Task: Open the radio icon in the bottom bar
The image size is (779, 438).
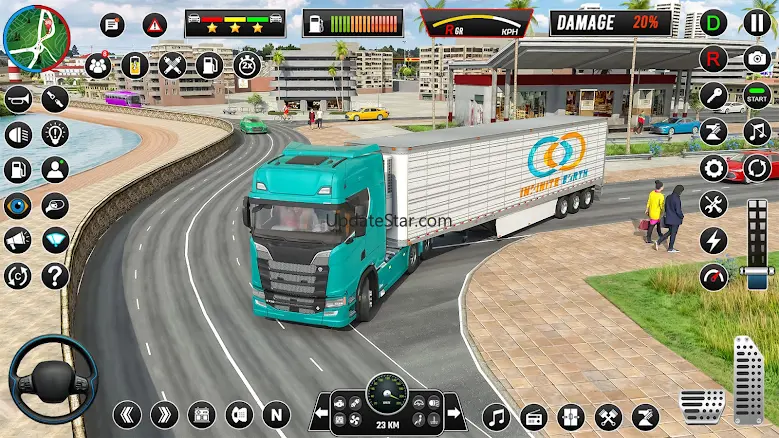Action: coord(534,417)
